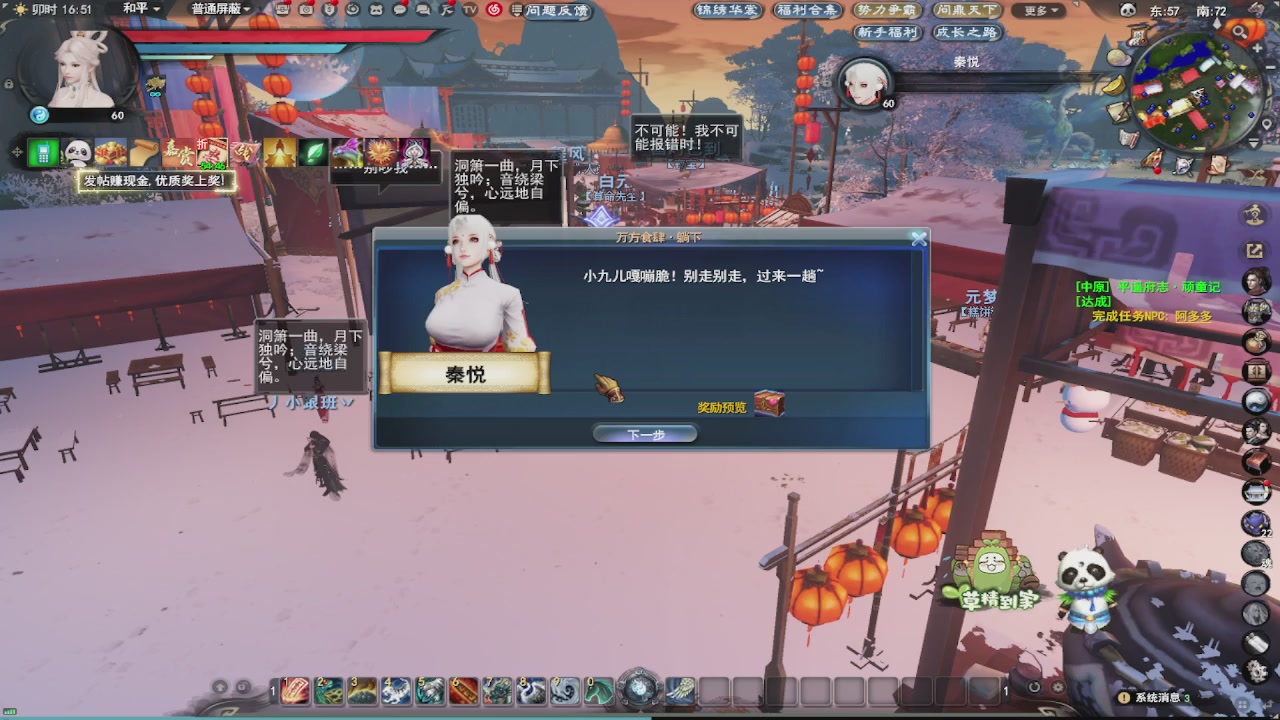Toggle the discounted 折 event icon
Image resolution: width=1280 pixels, height=720 pixels.
(x=211, y=150)
